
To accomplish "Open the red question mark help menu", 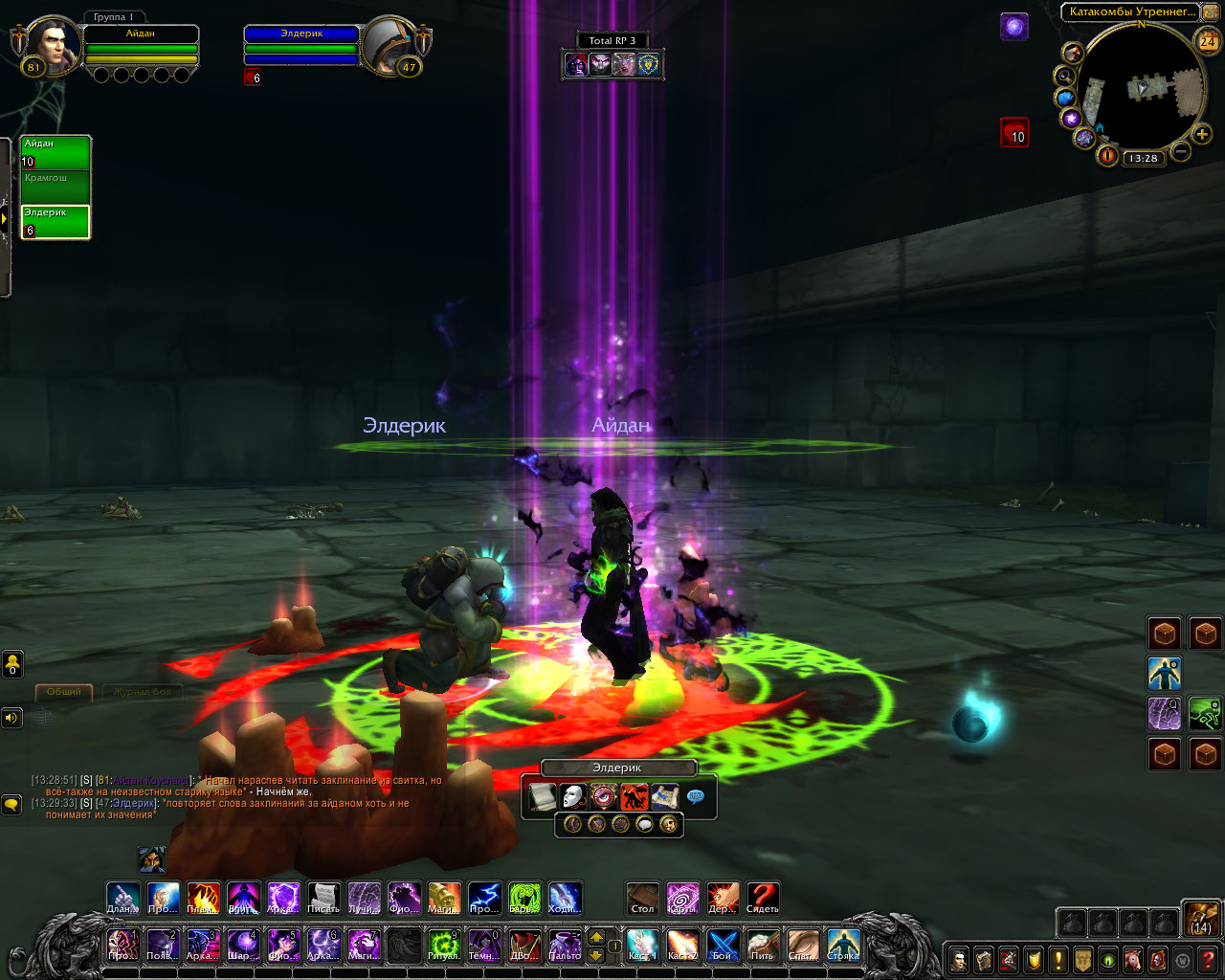I will click(x=1208, y=959).
